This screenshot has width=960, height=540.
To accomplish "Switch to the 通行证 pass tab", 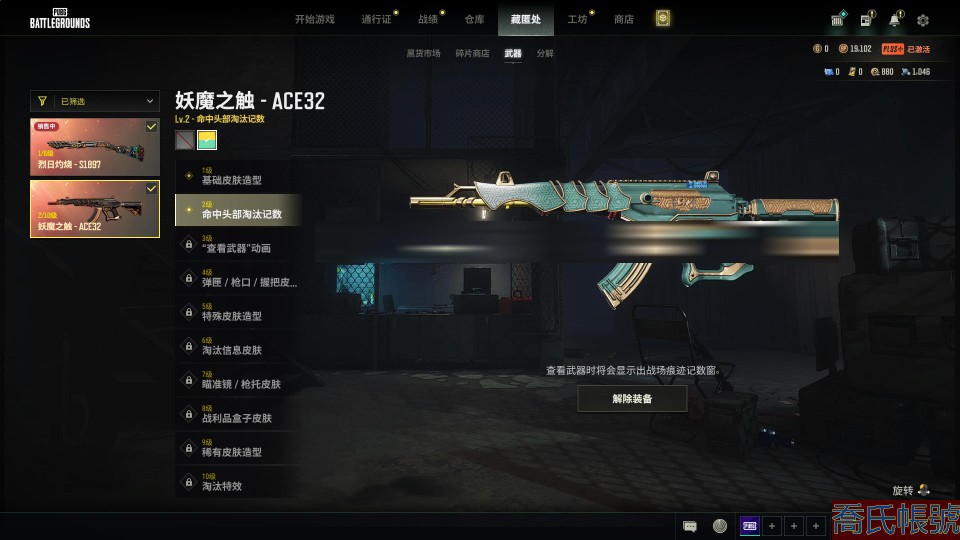I will point(376,19).
